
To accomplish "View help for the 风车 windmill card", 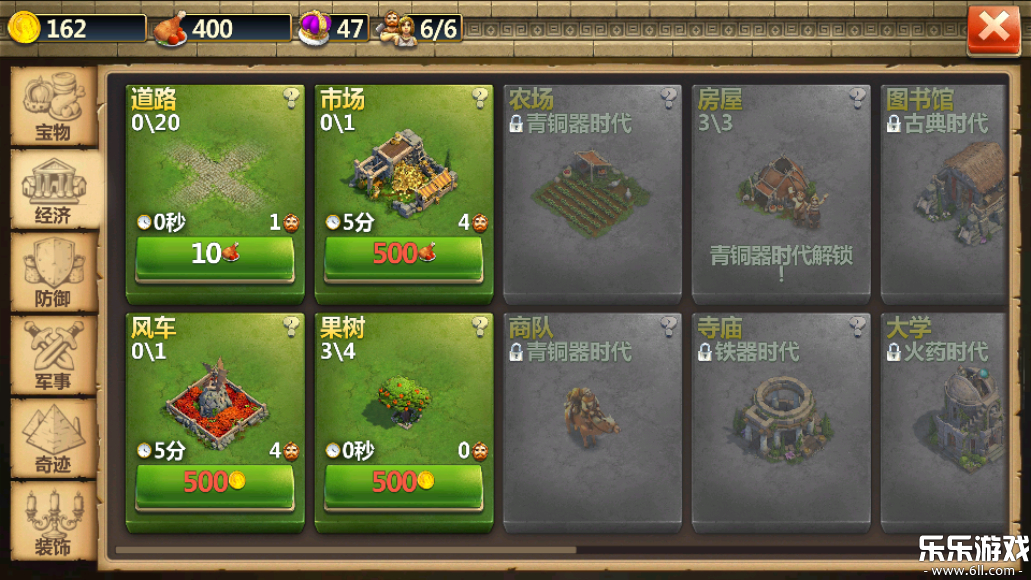I will (291, 326).
